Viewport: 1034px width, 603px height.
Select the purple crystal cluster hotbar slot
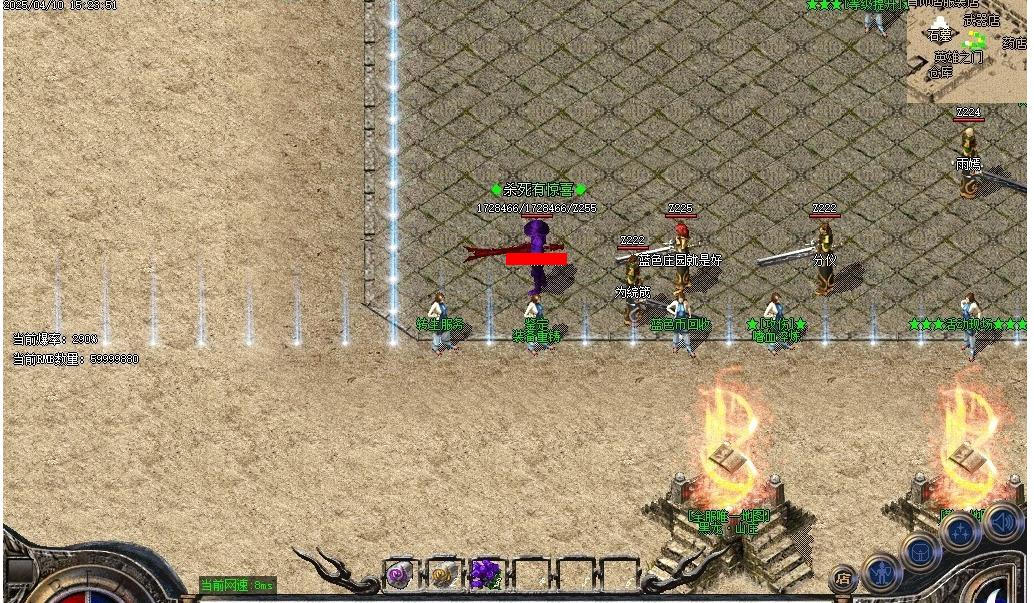pyautogui.click(x=485, y=575)
